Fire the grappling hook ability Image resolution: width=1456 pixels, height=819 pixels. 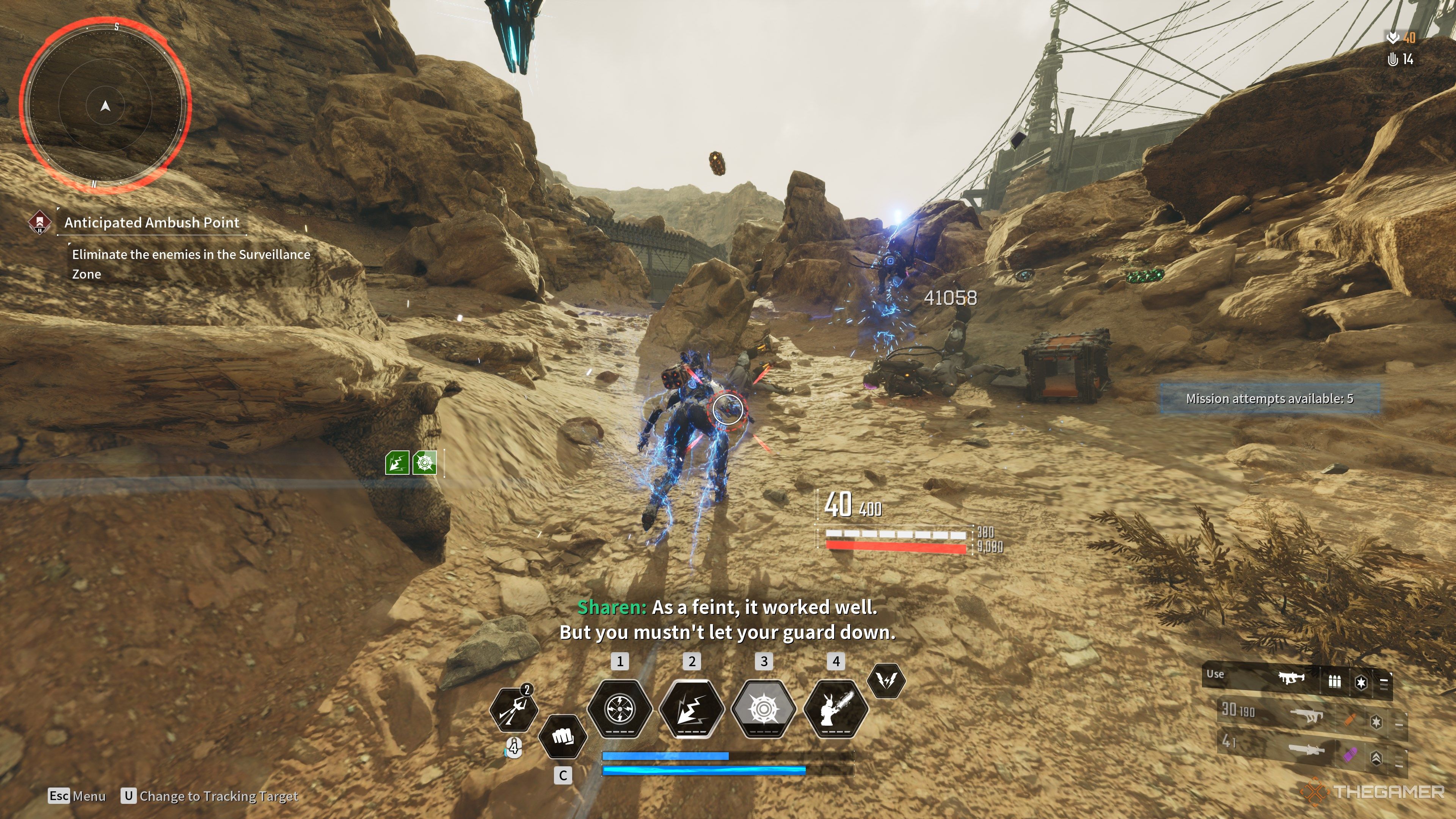click(x=513, y=710)
